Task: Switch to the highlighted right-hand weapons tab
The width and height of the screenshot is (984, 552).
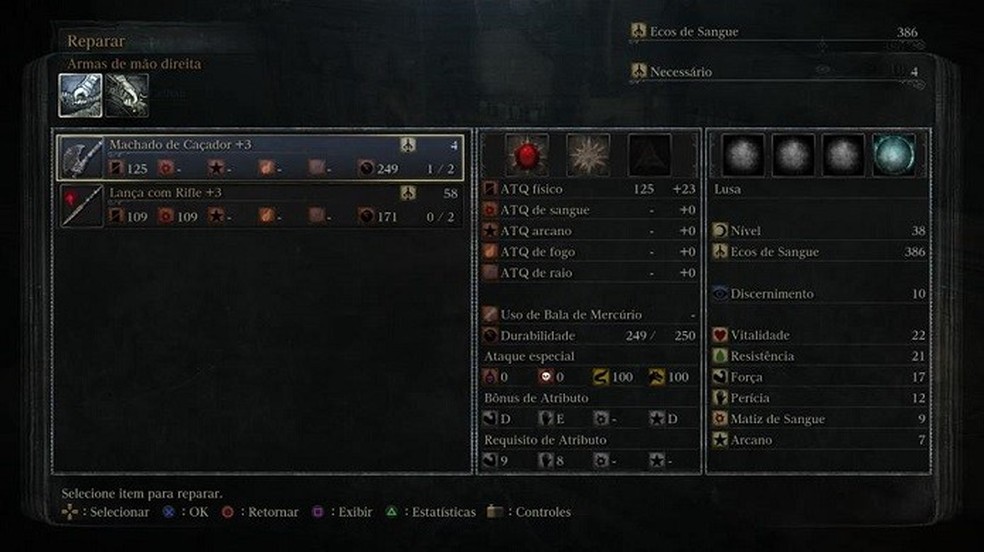Action: 78,95
